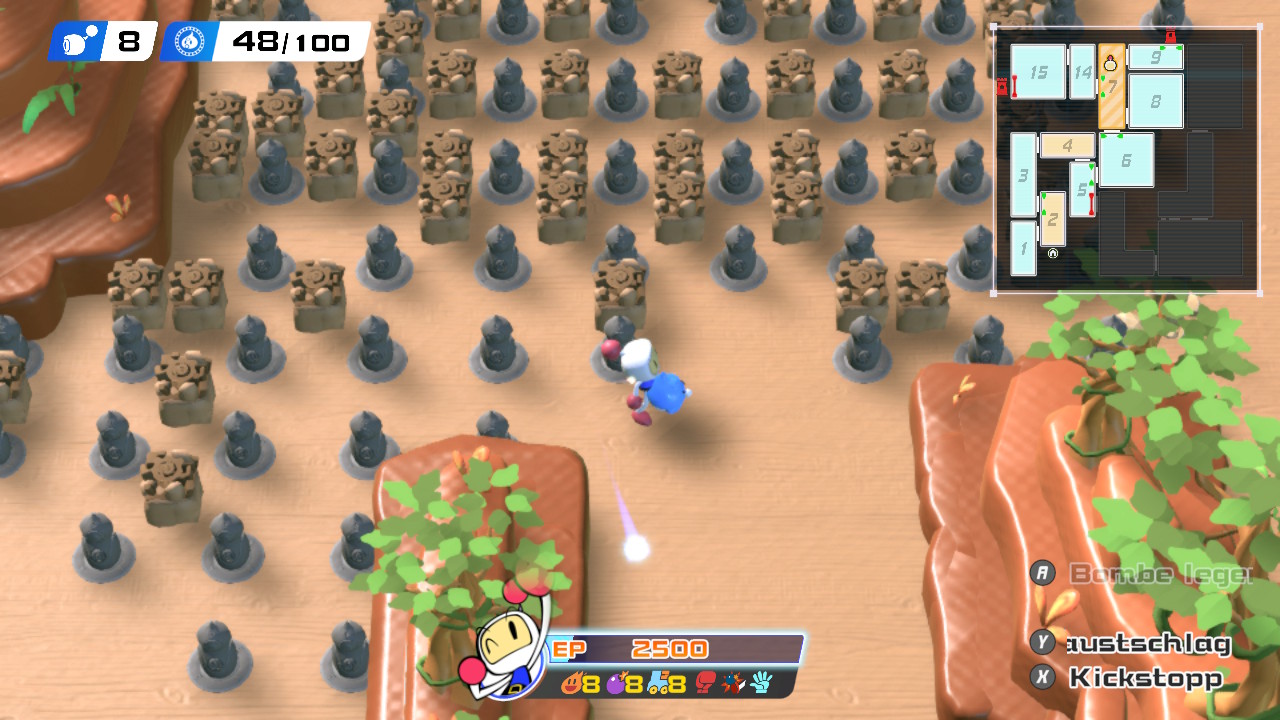The image size is (1280, 720).
Task: Click room 14 on the minimap
Action: click(x=1082, y=72)
